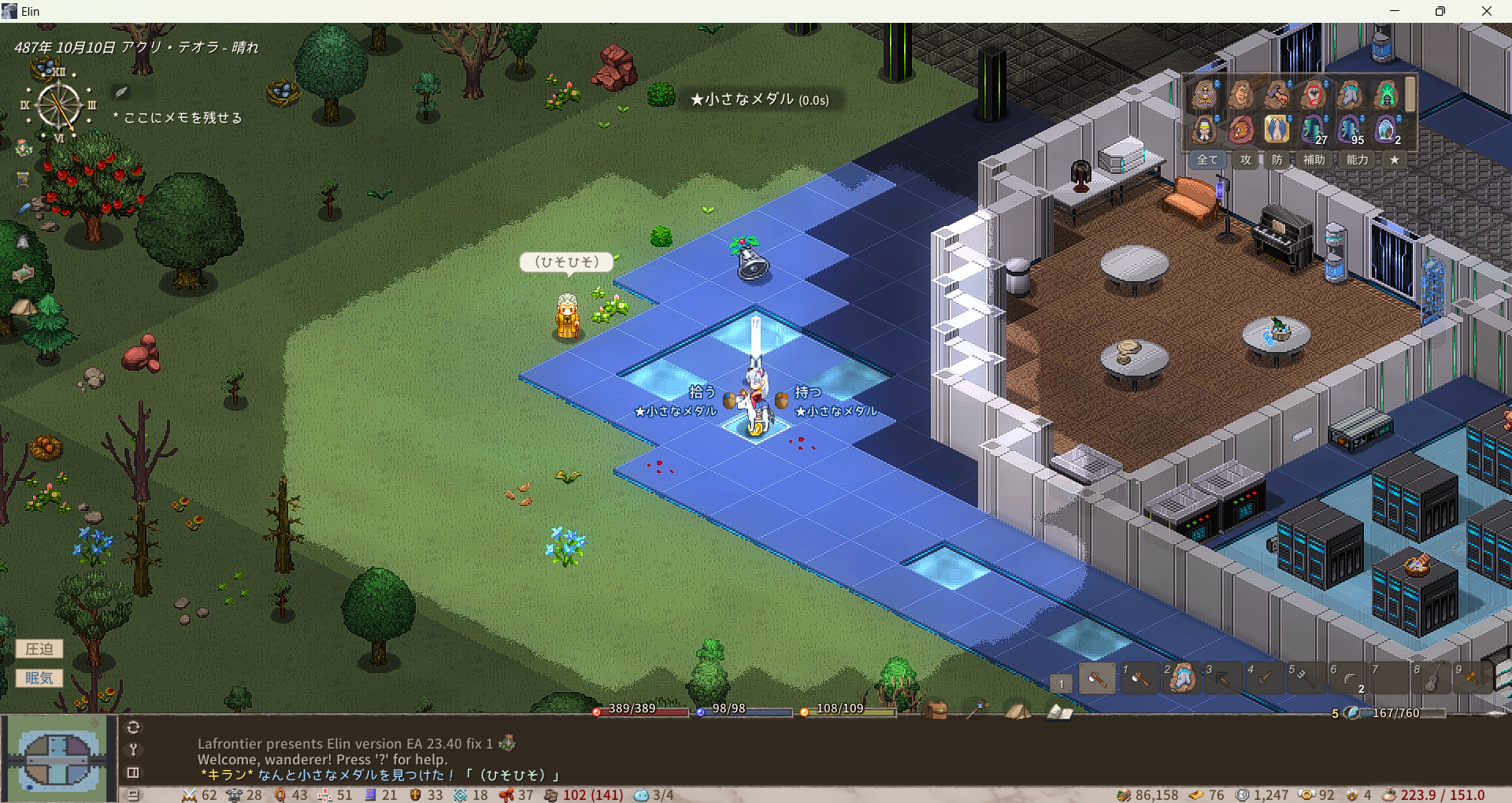Show the 能力 ability tab
1512x803 pixels.
[x=1357, y=160]
